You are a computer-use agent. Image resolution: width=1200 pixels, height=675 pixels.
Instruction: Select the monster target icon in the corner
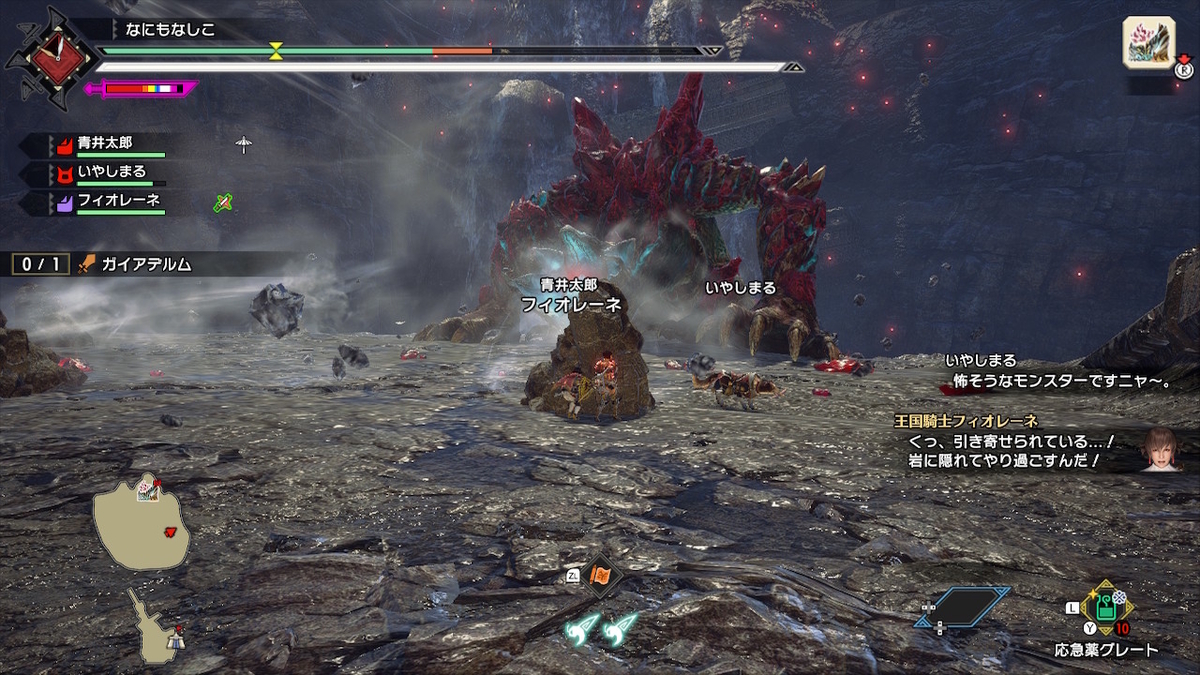click(x=1147, y=44)
